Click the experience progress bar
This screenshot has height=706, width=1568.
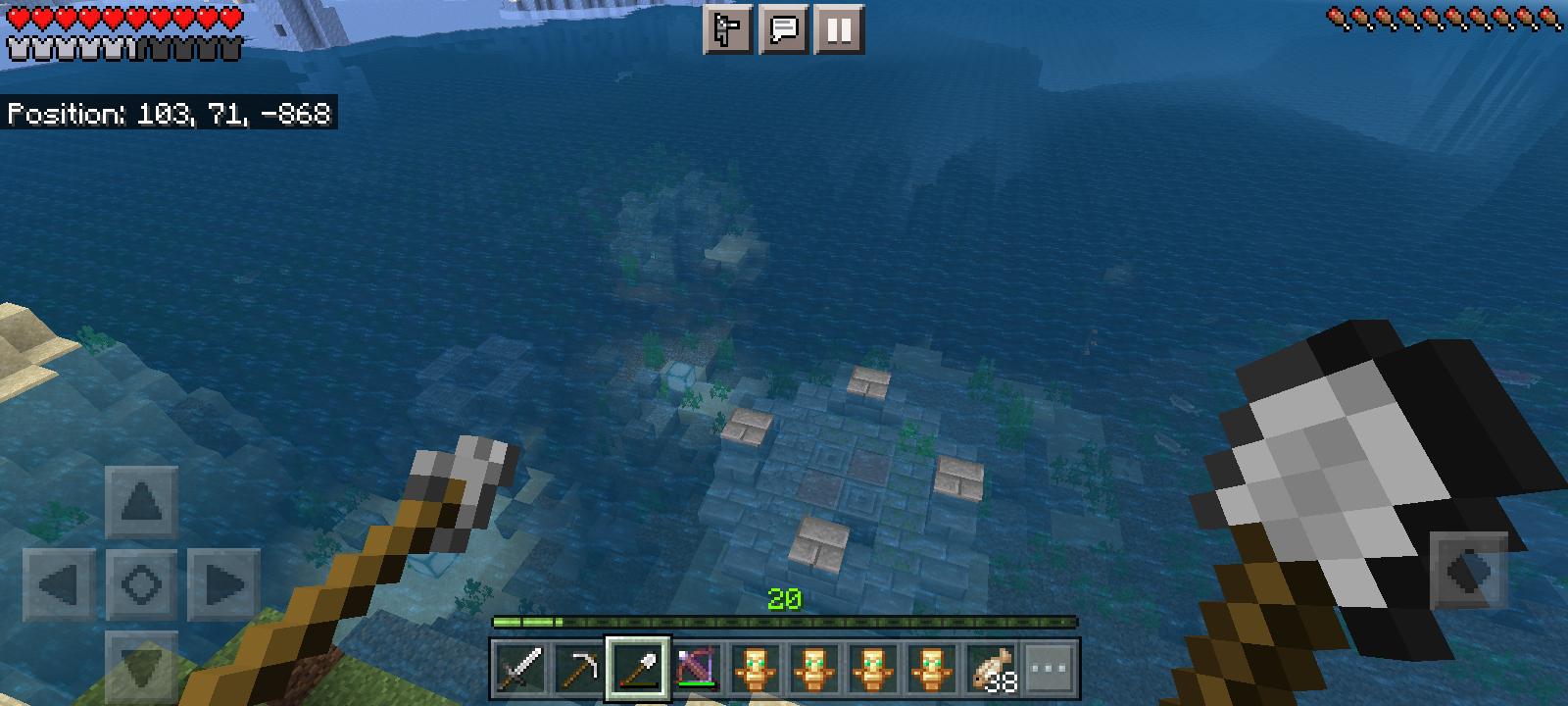784,621
